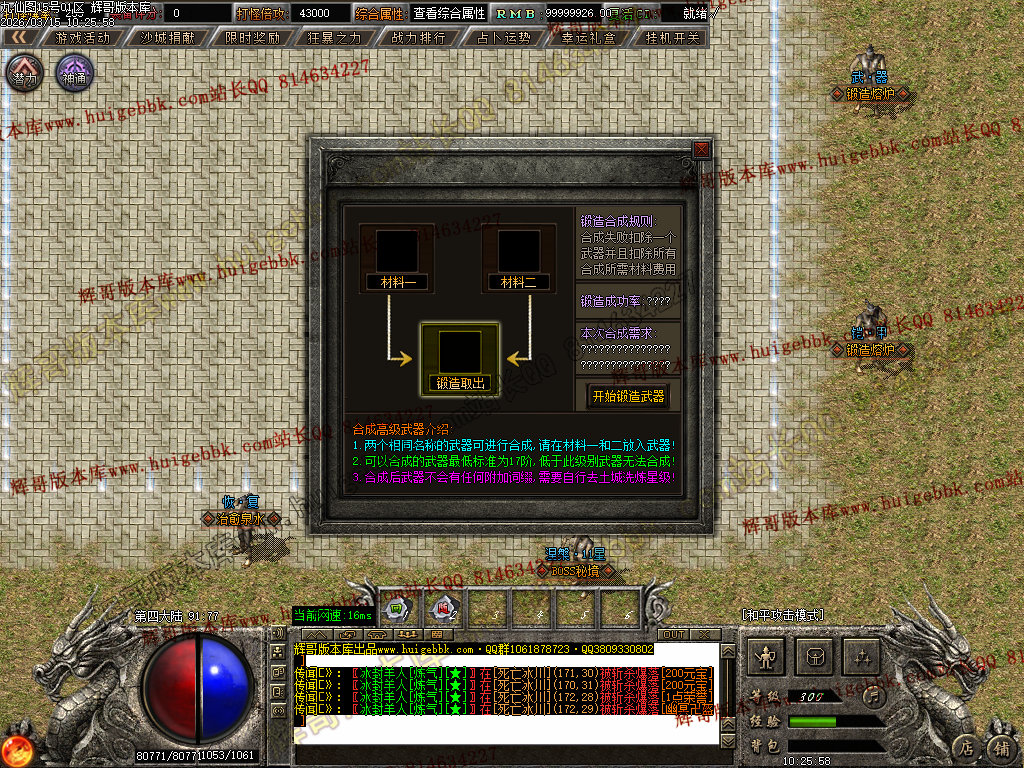Open the 沙城捐献 donation menu
Image resolution: width=1024 pixels, height=768 pixels.
(167, 37)
